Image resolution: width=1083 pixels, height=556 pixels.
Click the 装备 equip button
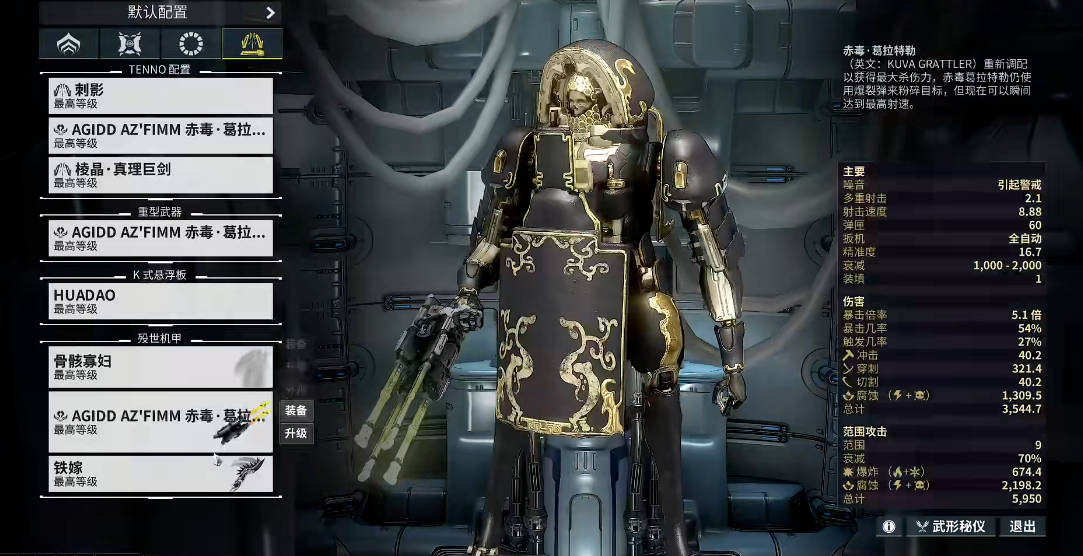point(296,410)
